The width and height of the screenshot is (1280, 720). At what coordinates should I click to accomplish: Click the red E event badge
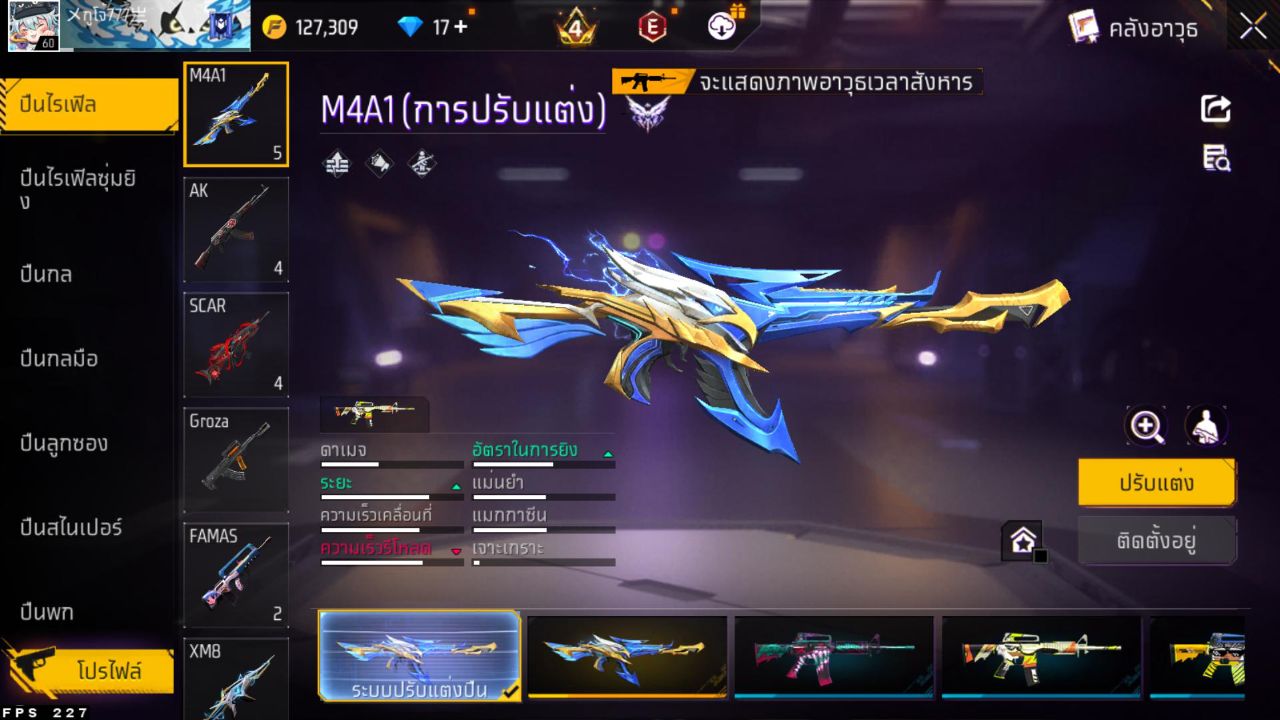pos(651,26)
